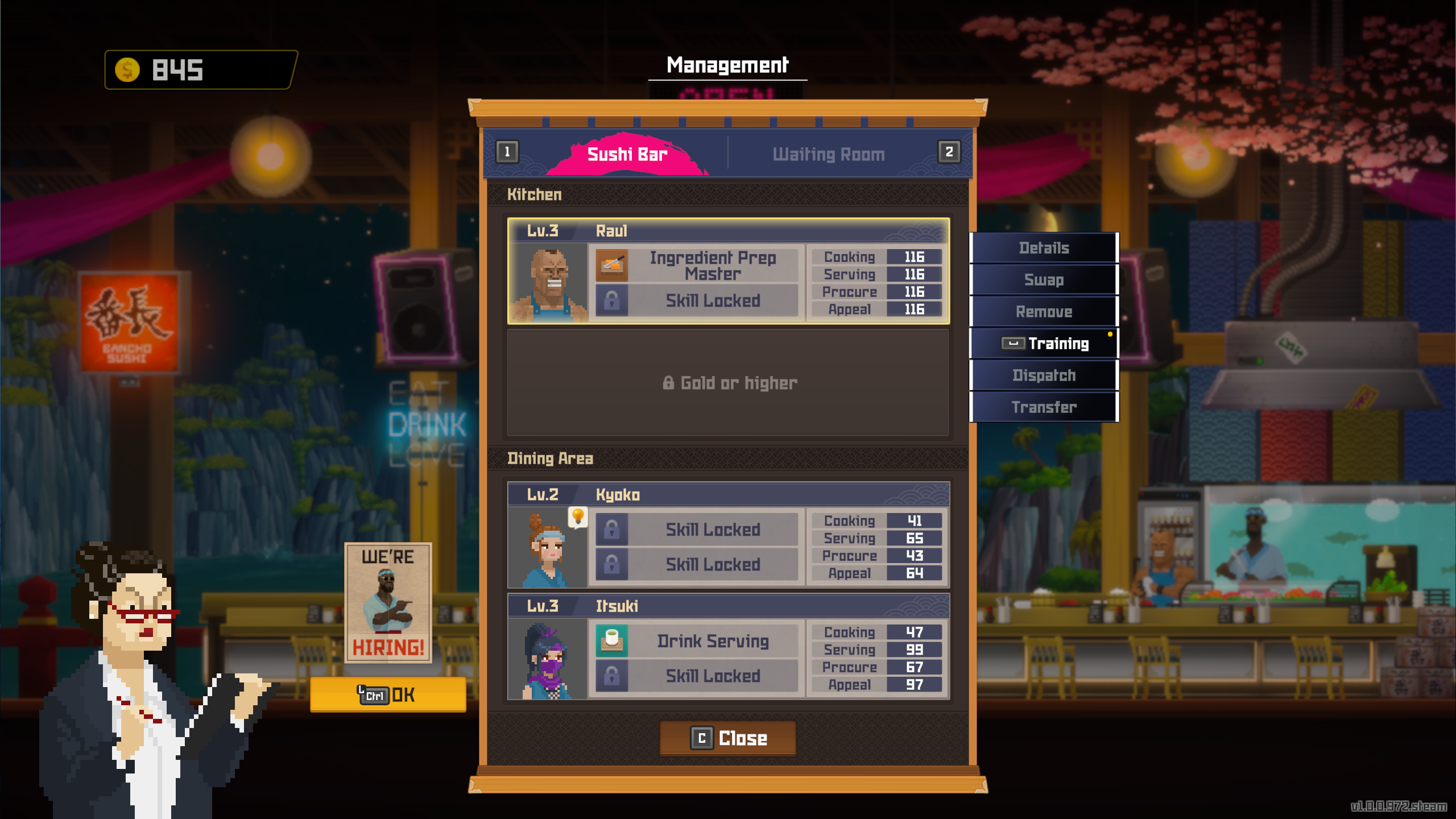The width and height of the screenshot is (1456, 819).
Task: Choose the Transfer action
Action: pyautogui.click(x=1044, y=407)
